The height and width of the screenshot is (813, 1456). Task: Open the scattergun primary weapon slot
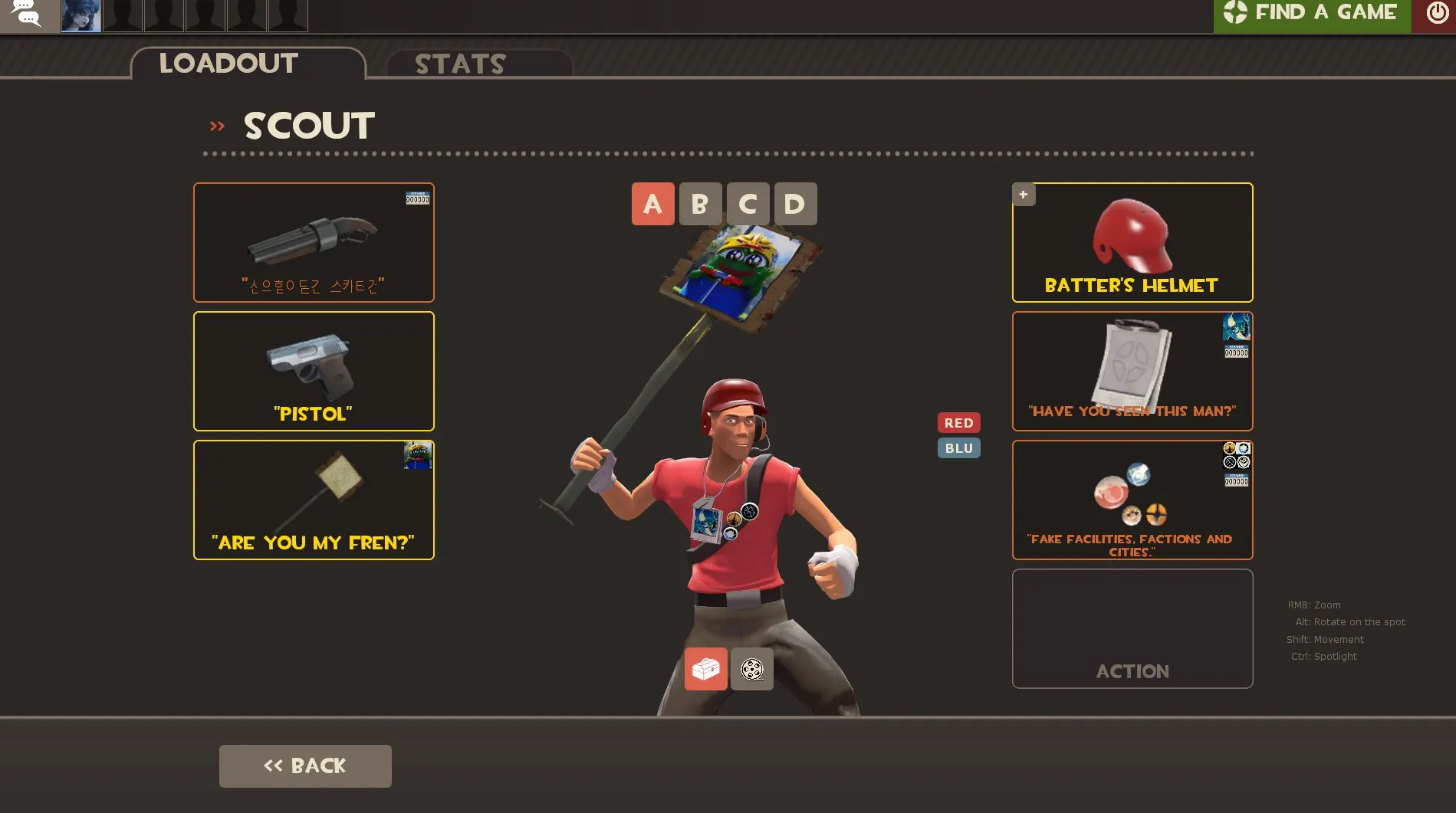coord(314,242)
